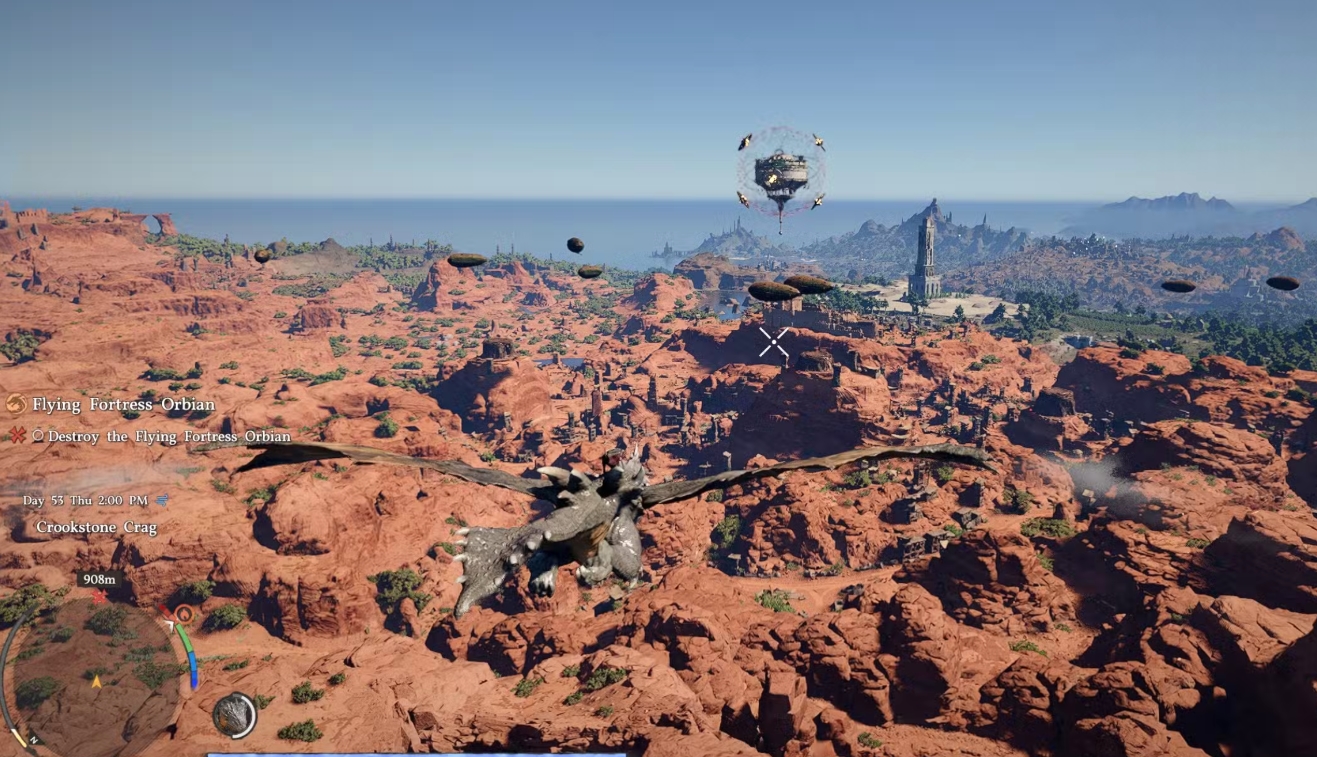Toggle the 908m waypoint marker
Image resolution: width=1317 pixels, height=757 pixels.
[99, 580]
